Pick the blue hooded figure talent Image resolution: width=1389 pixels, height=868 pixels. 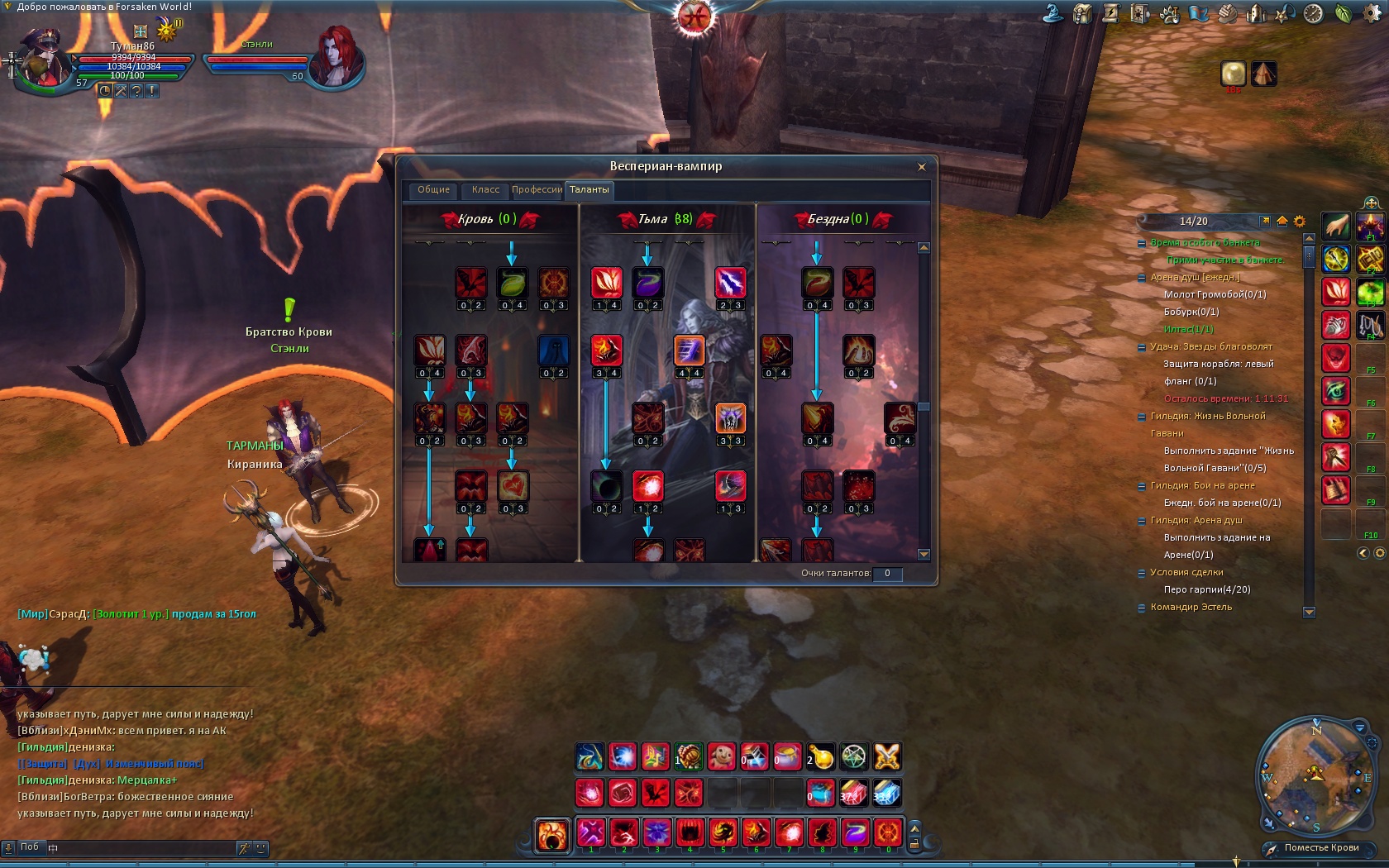click(553, 351)
